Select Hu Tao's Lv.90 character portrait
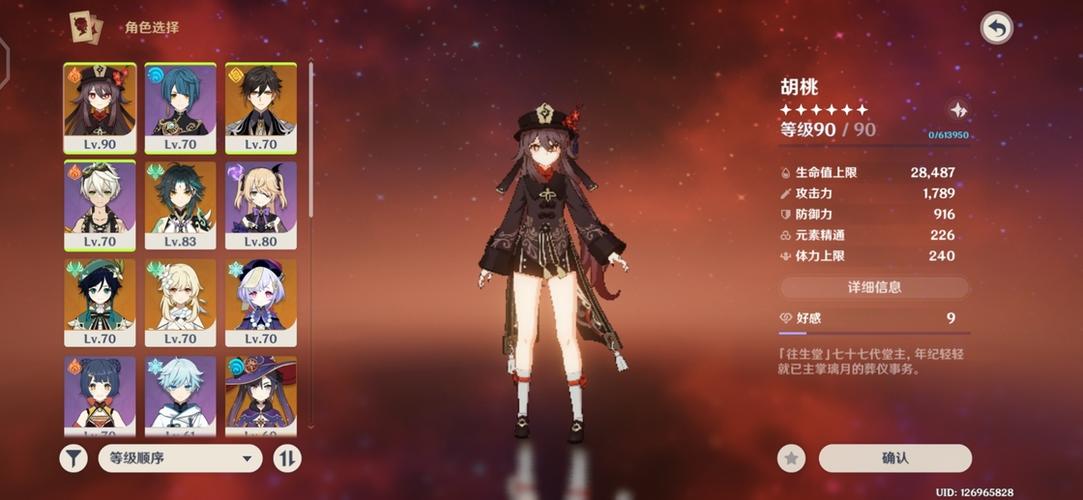The height and width of the screenshot is (500, 1083). [x=100, y=105]
